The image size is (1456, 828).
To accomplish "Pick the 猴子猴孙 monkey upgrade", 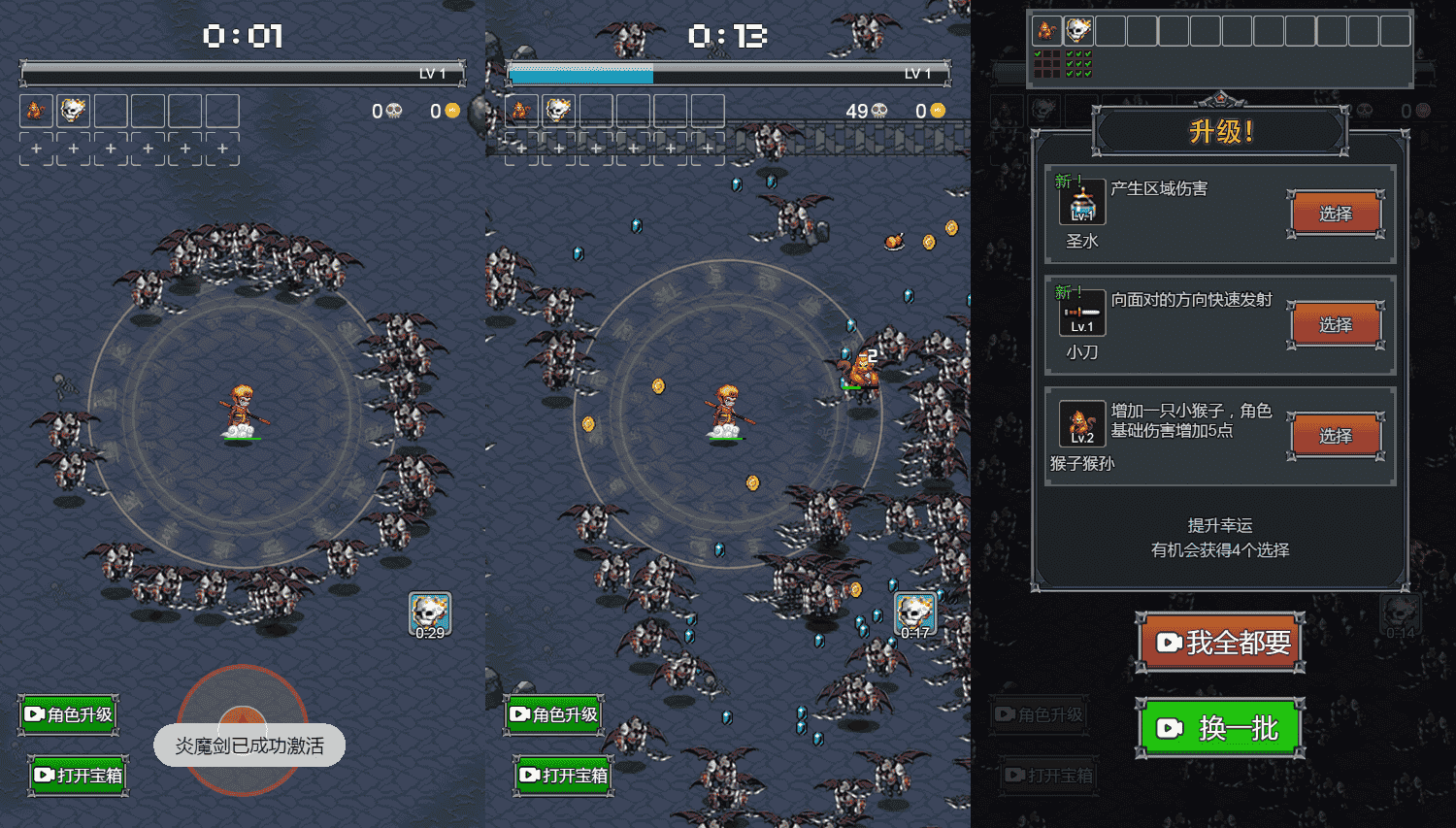I will (x=1336, y=436).
